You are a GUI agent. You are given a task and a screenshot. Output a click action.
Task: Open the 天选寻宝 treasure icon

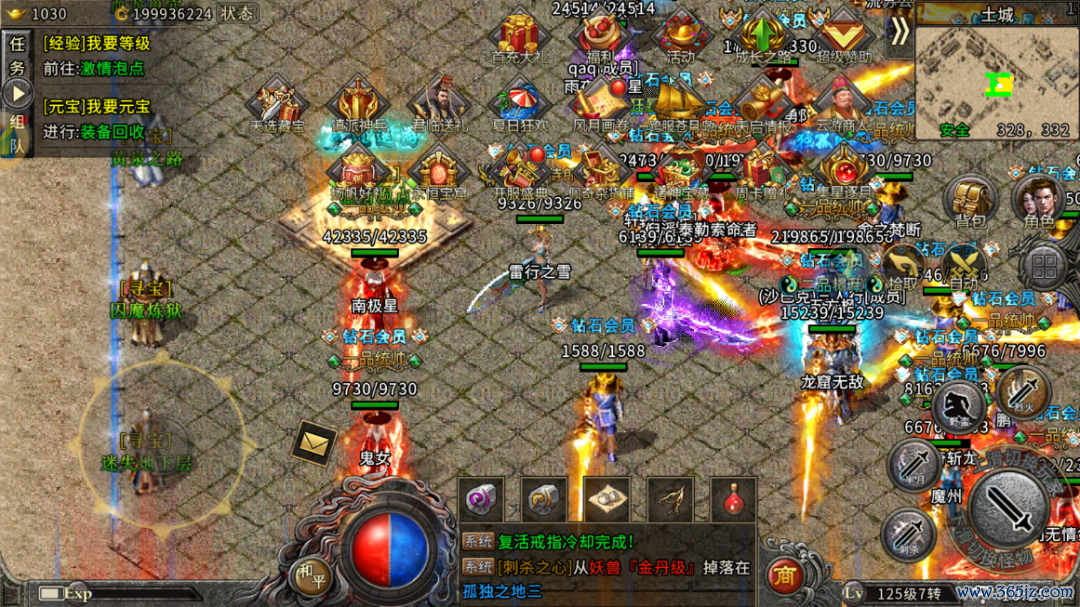click(279, 104)
